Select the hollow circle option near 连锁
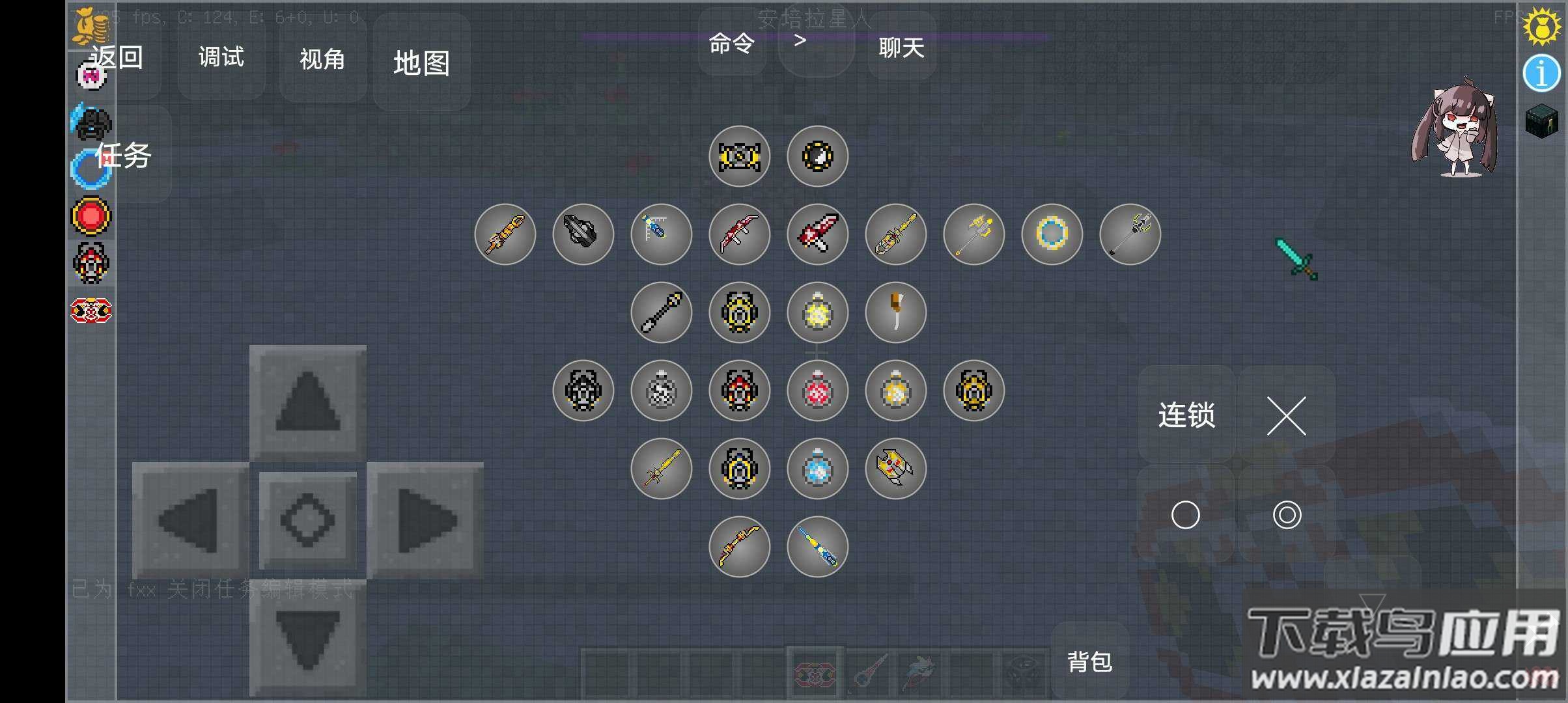Screen dimensions: 1568x703 (1187, 514)
